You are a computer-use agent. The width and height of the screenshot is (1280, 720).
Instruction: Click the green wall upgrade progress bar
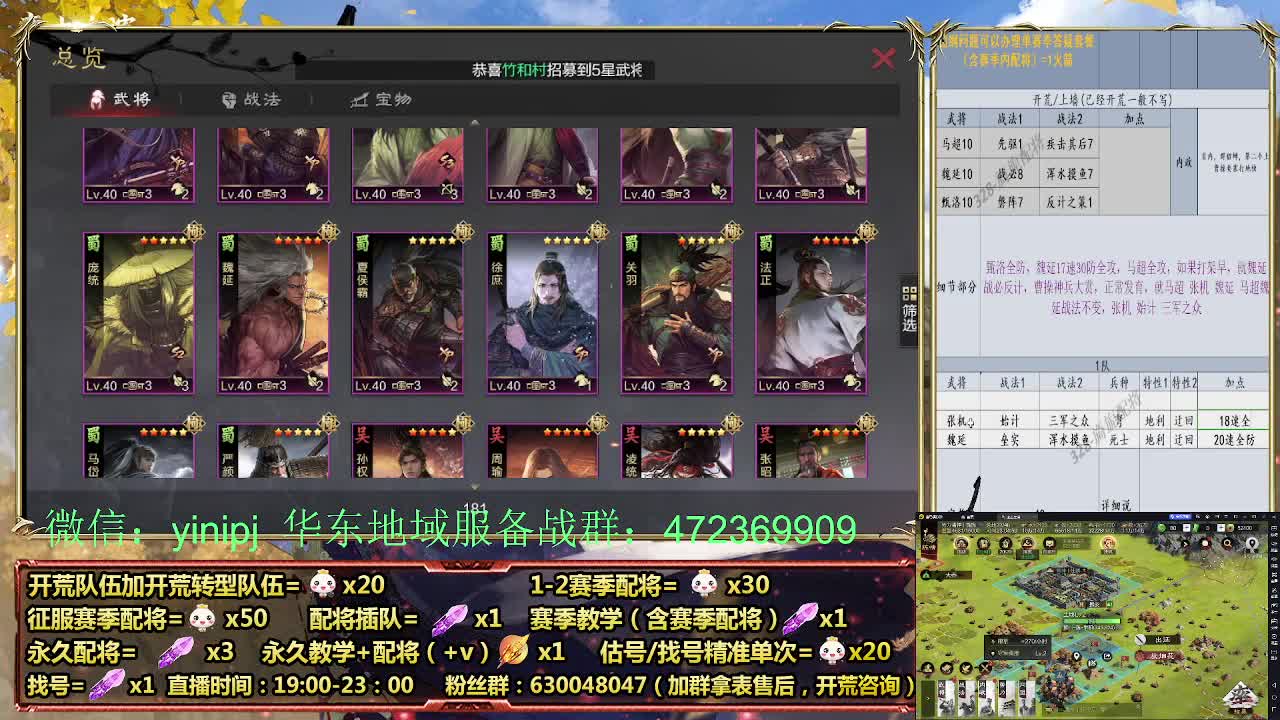click(1090, 621)
